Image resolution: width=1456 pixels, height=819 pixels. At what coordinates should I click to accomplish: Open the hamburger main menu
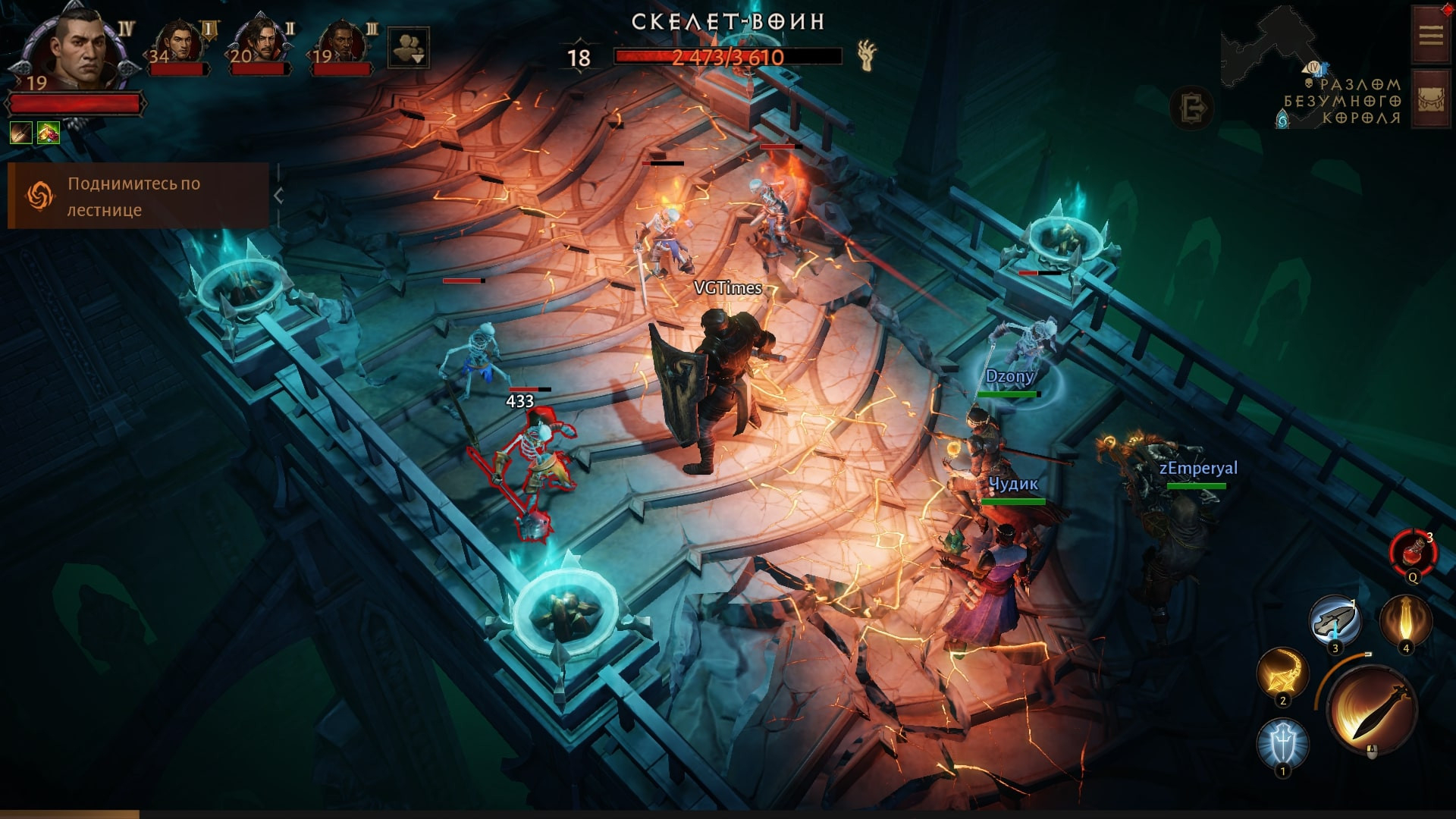1431,35
